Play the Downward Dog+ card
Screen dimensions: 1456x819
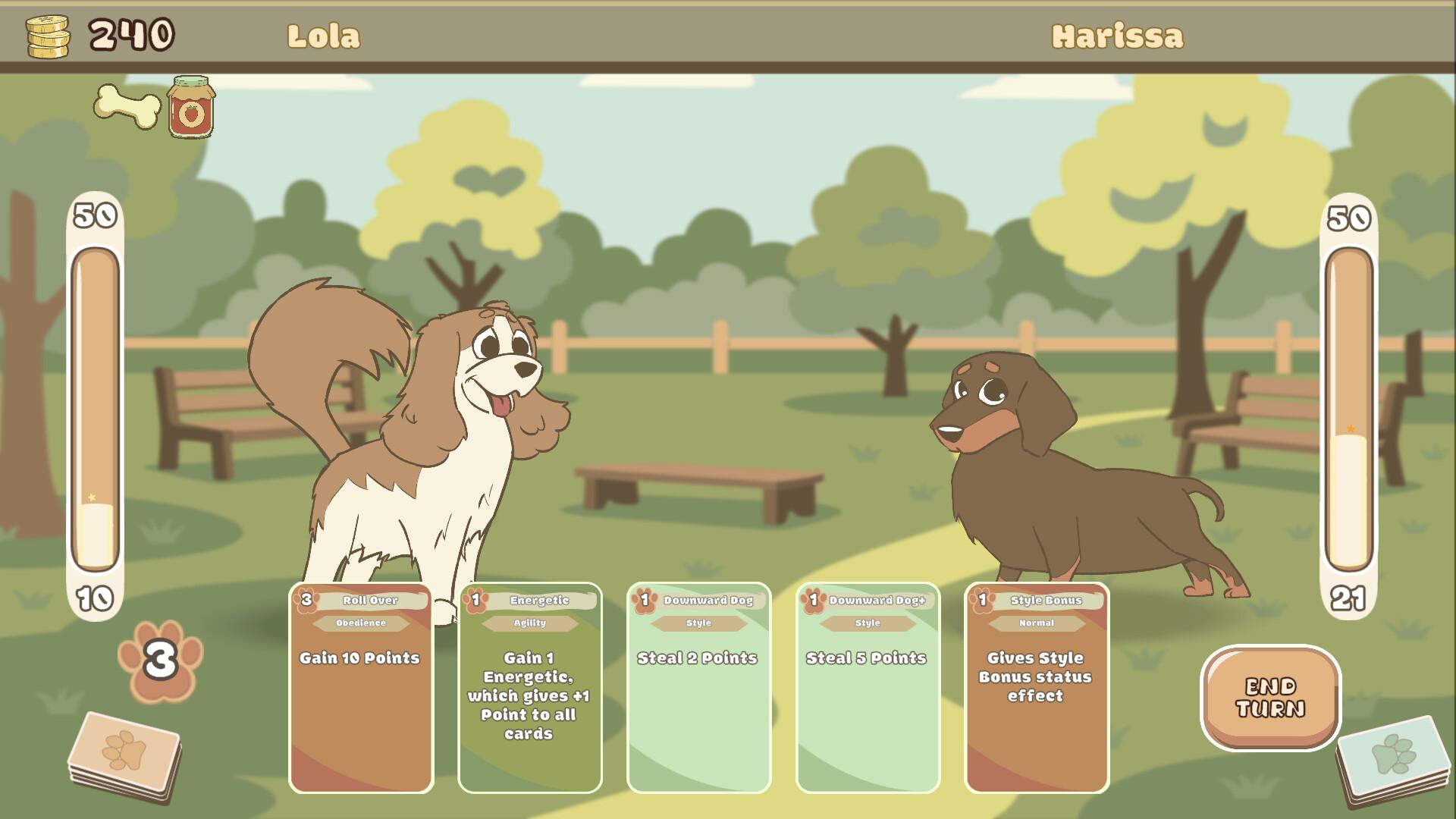coord(868,687)
